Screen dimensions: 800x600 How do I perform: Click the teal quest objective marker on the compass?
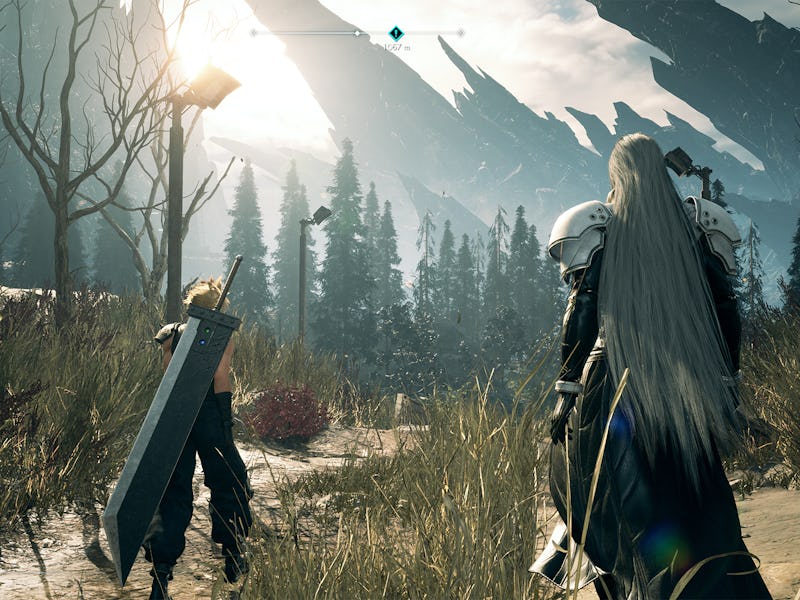396,32
